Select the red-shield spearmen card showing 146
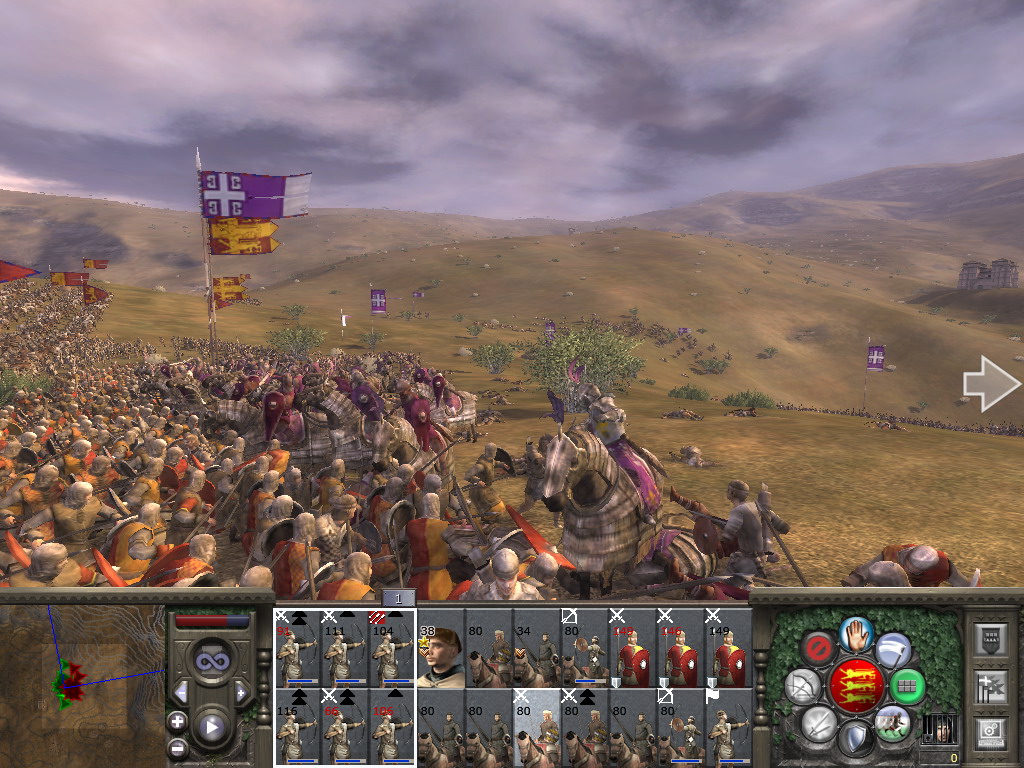1024x768 pixels. [x=681, y=648]
